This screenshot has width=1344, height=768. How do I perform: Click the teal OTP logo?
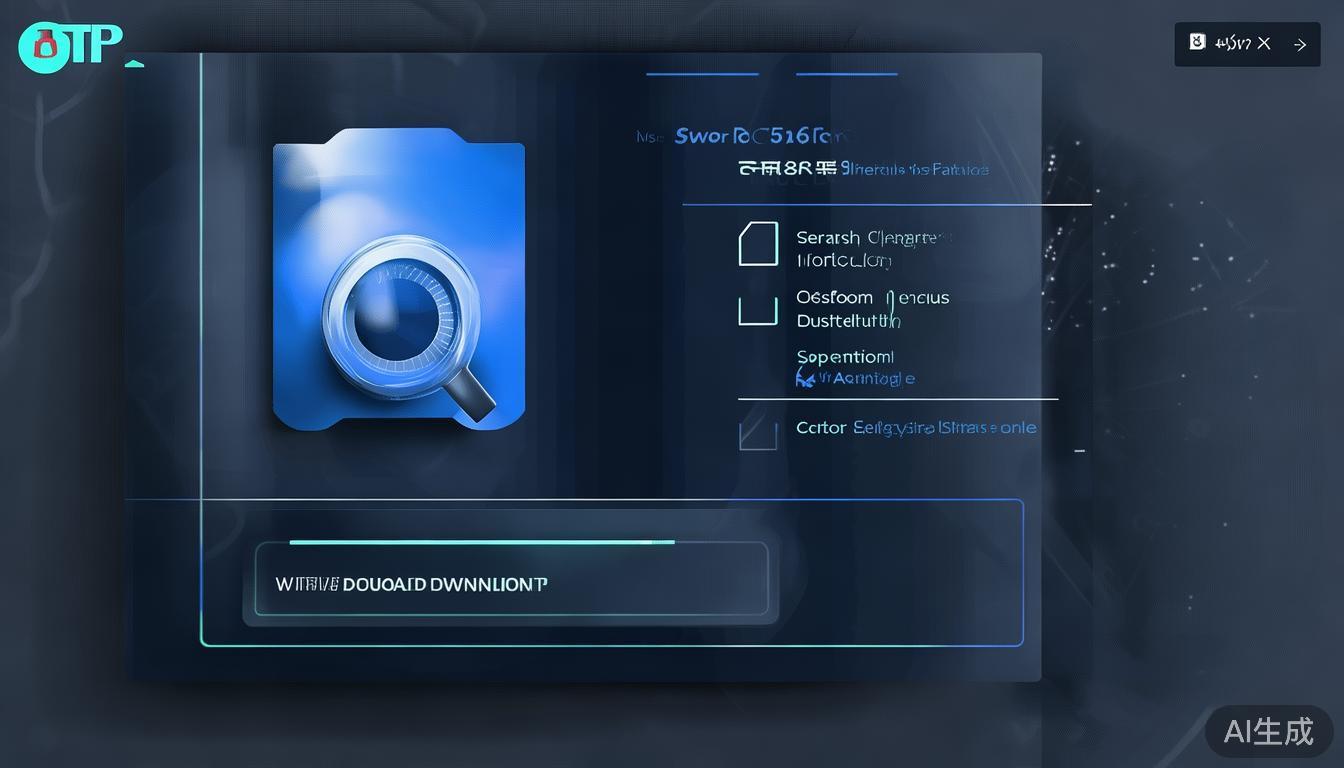[70, 45]
